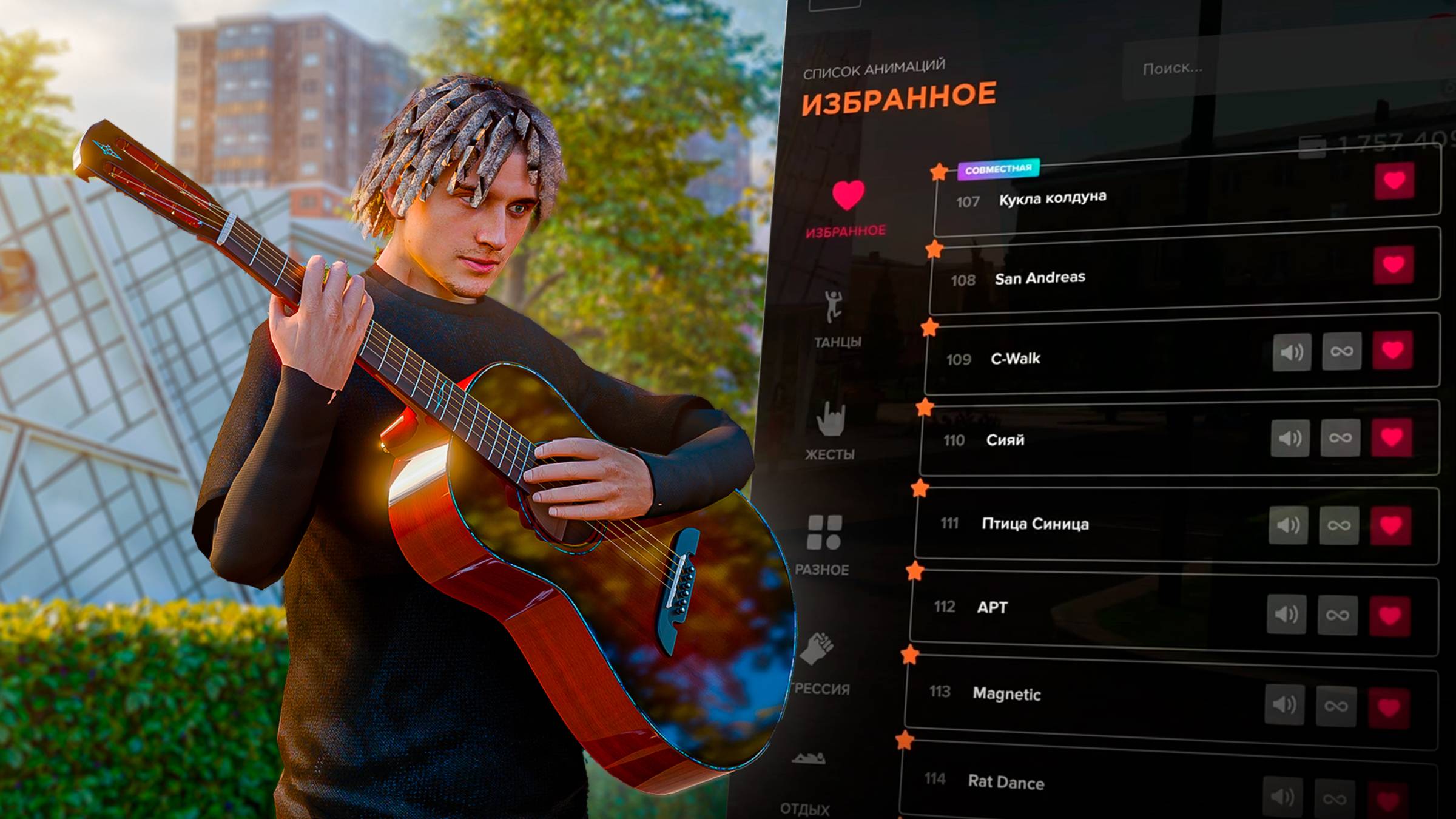Select the C-Walk animation
Screen dimensions: 1456x819
coord(1016,359)
